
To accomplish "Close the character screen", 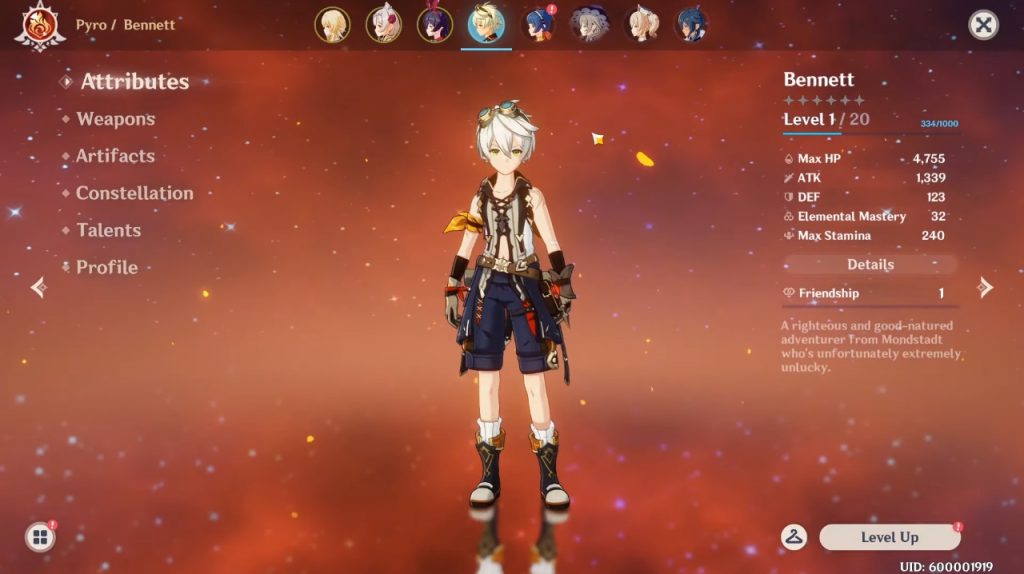I will coord(984,25).
